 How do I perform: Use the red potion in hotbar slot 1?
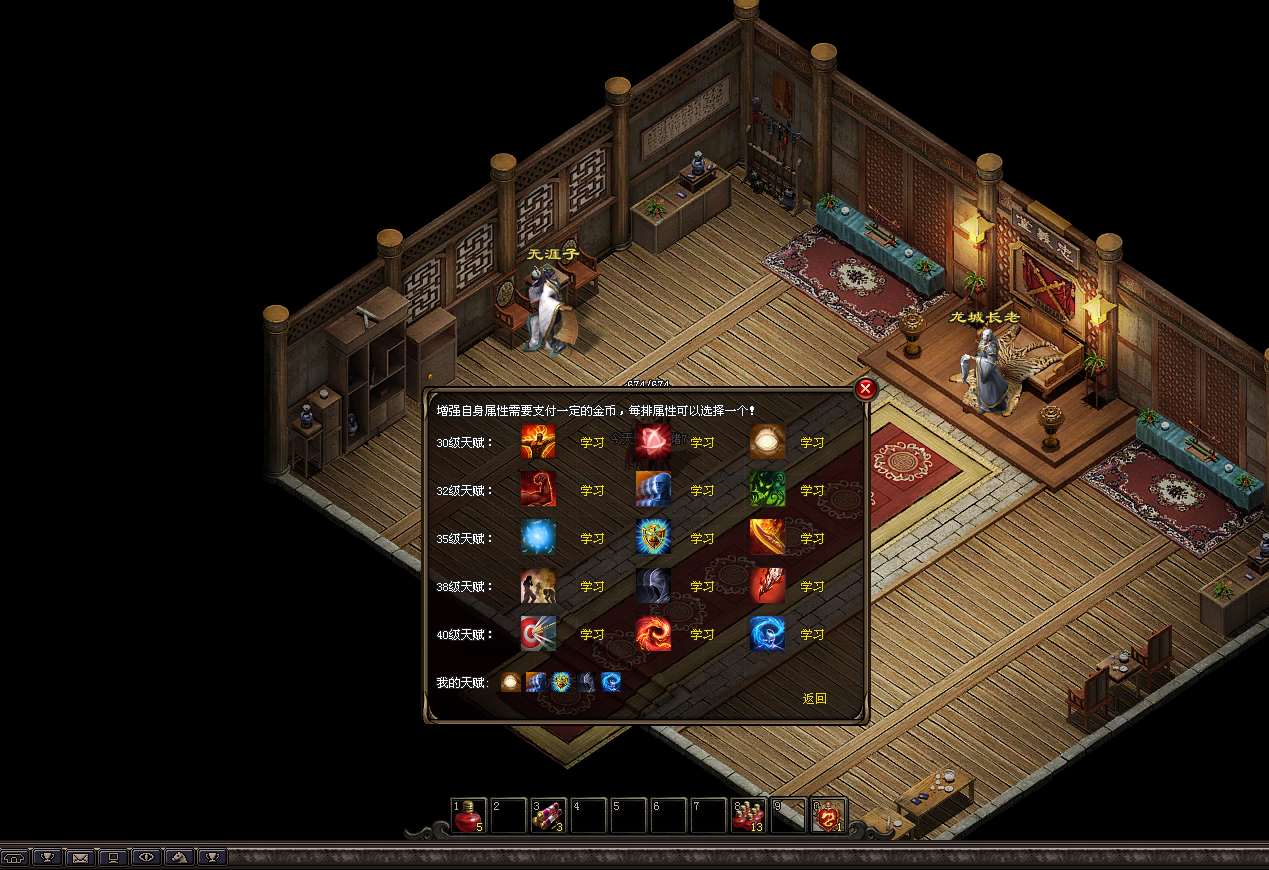(468, 816)
